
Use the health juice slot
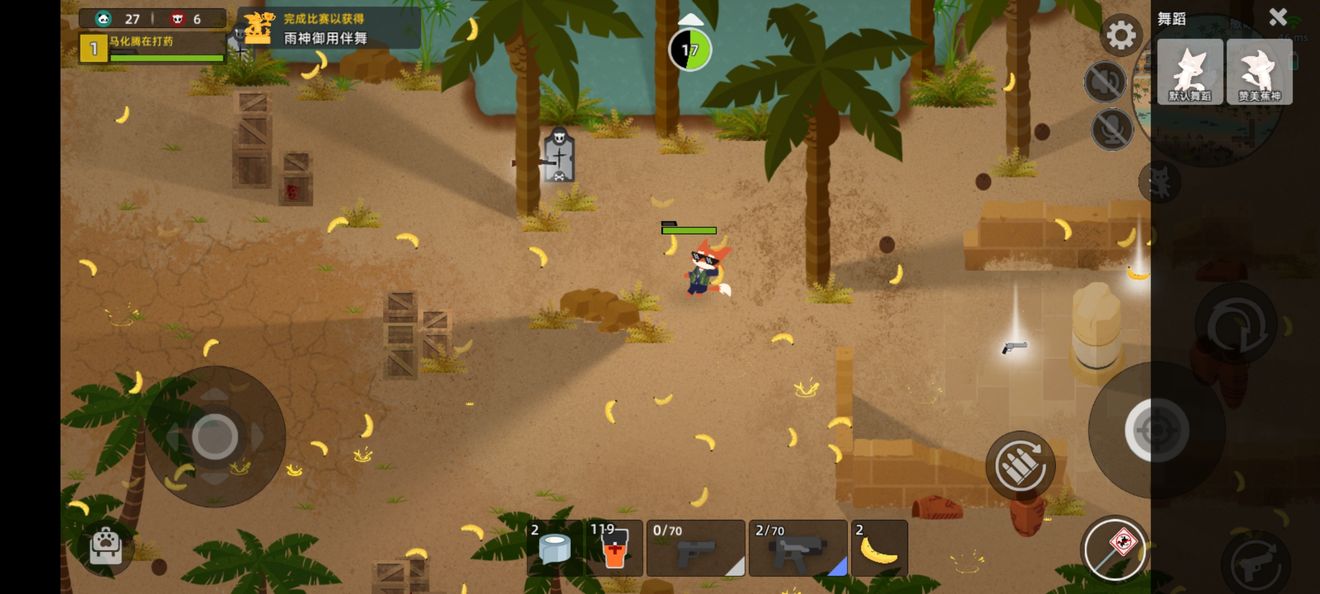point(614,548)
